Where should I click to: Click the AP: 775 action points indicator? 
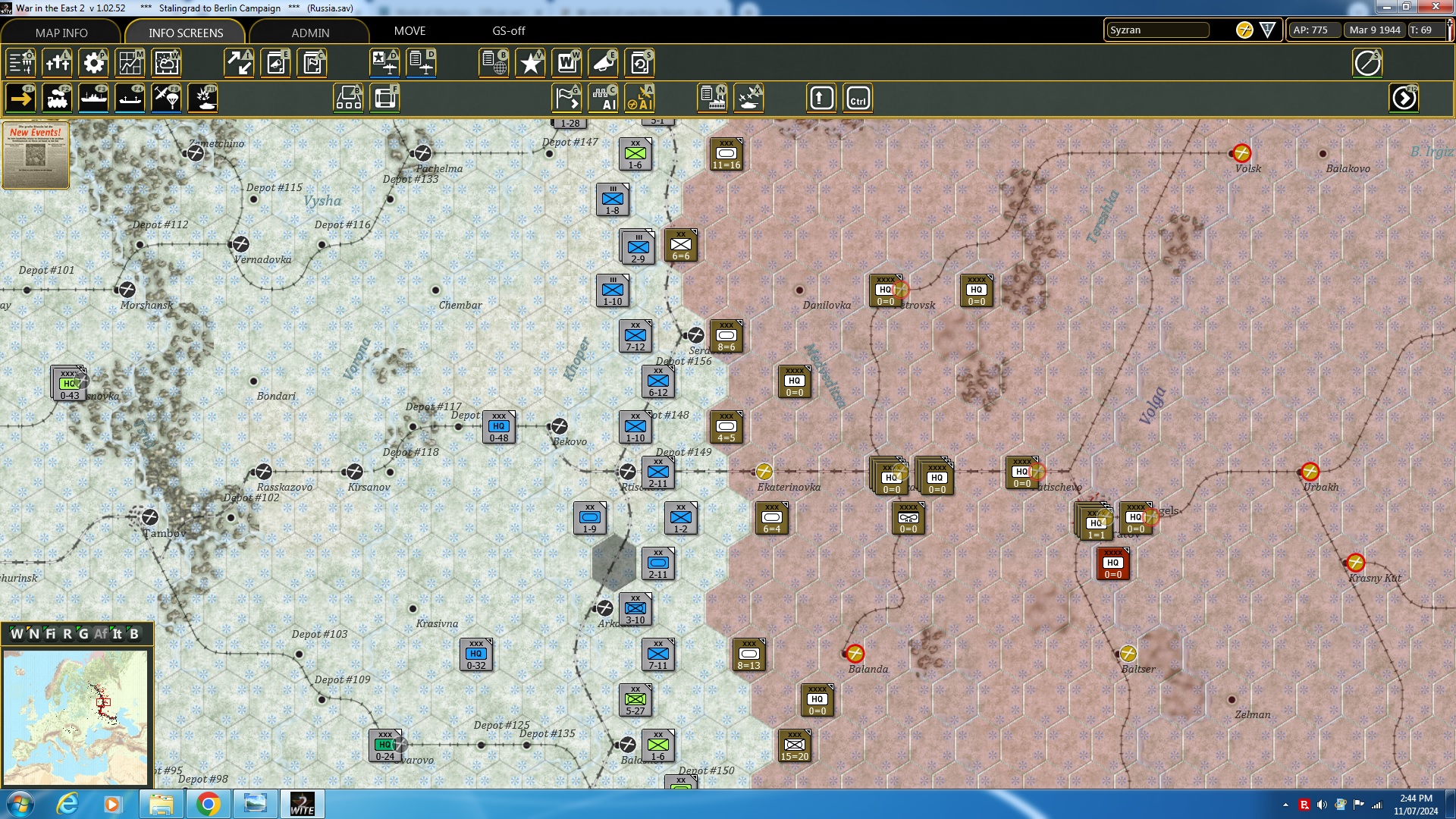click(1313, 30)
